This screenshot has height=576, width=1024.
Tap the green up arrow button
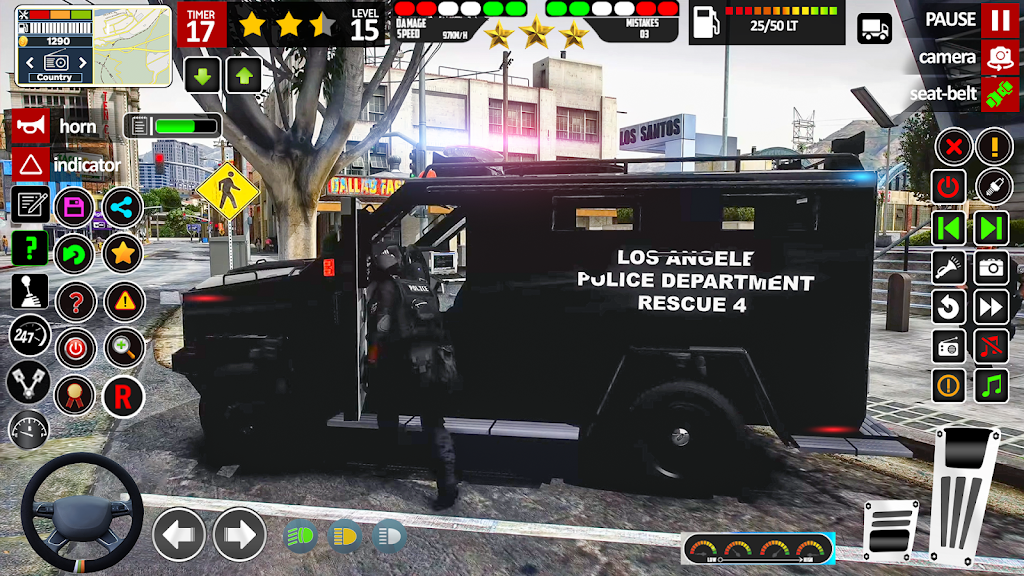pos(243,75)
